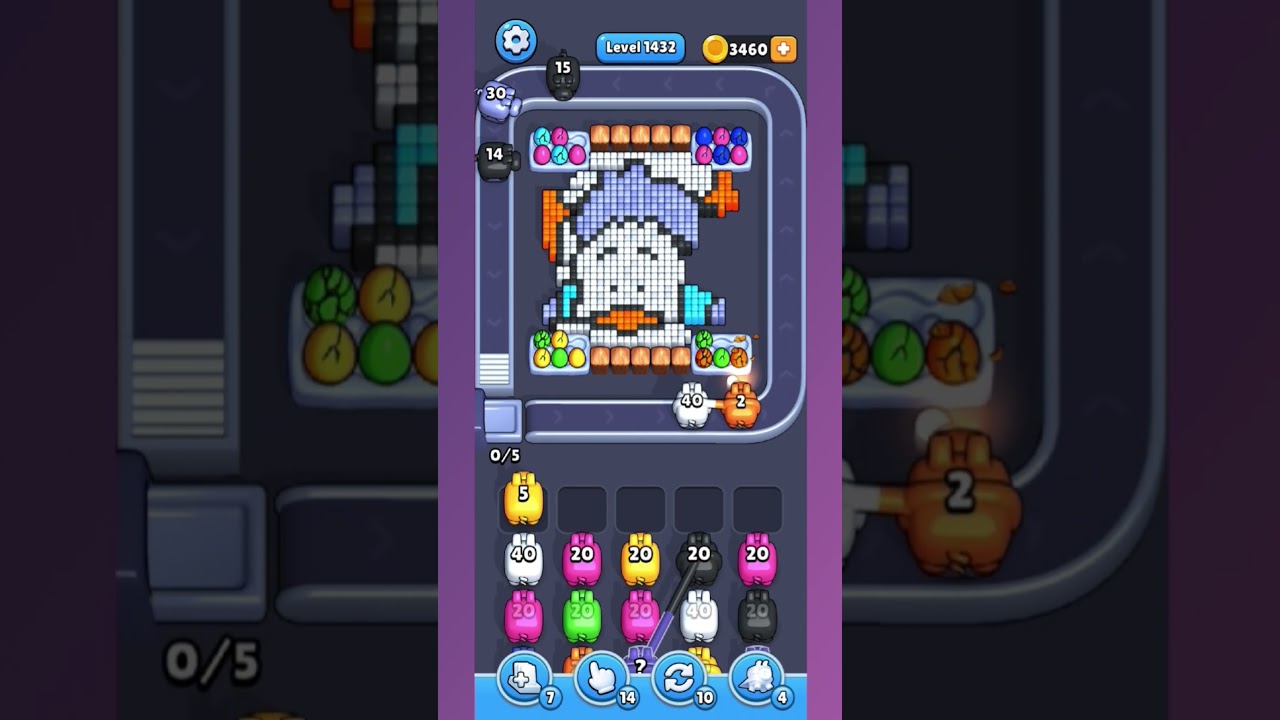Pick the green bottle labeled 20
Screen dimensions: 1280x720
(x=584, y=613)
